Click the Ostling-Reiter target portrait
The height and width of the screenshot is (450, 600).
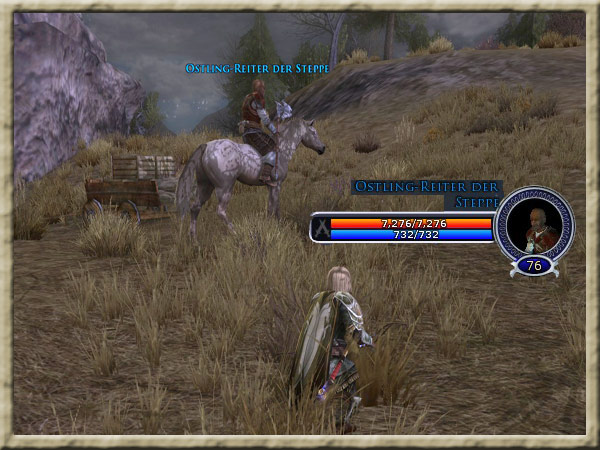pyautogui.click(x=533, y=225)
